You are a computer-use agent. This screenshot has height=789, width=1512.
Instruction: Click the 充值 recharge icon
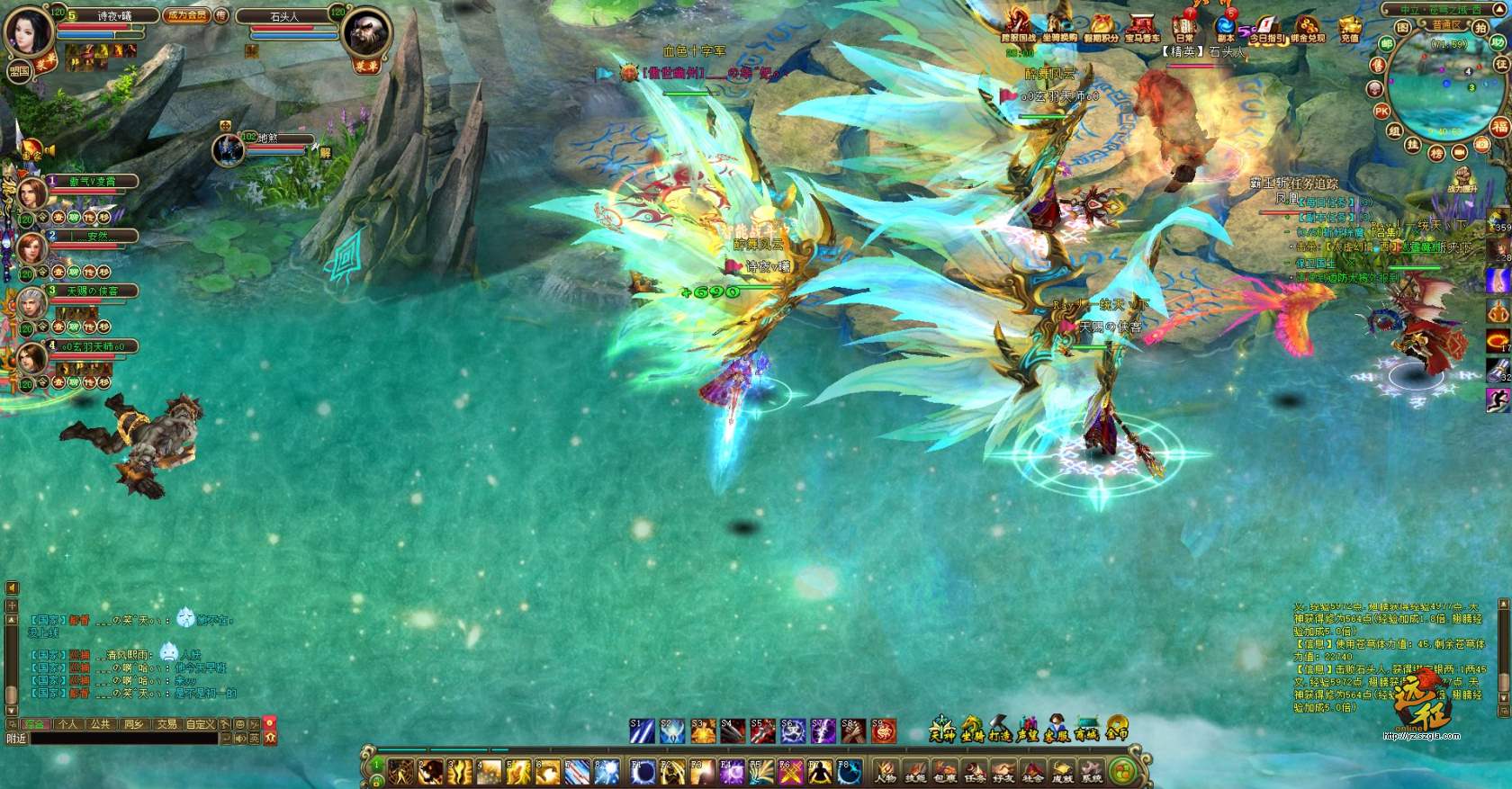(x=1349, y=27)
